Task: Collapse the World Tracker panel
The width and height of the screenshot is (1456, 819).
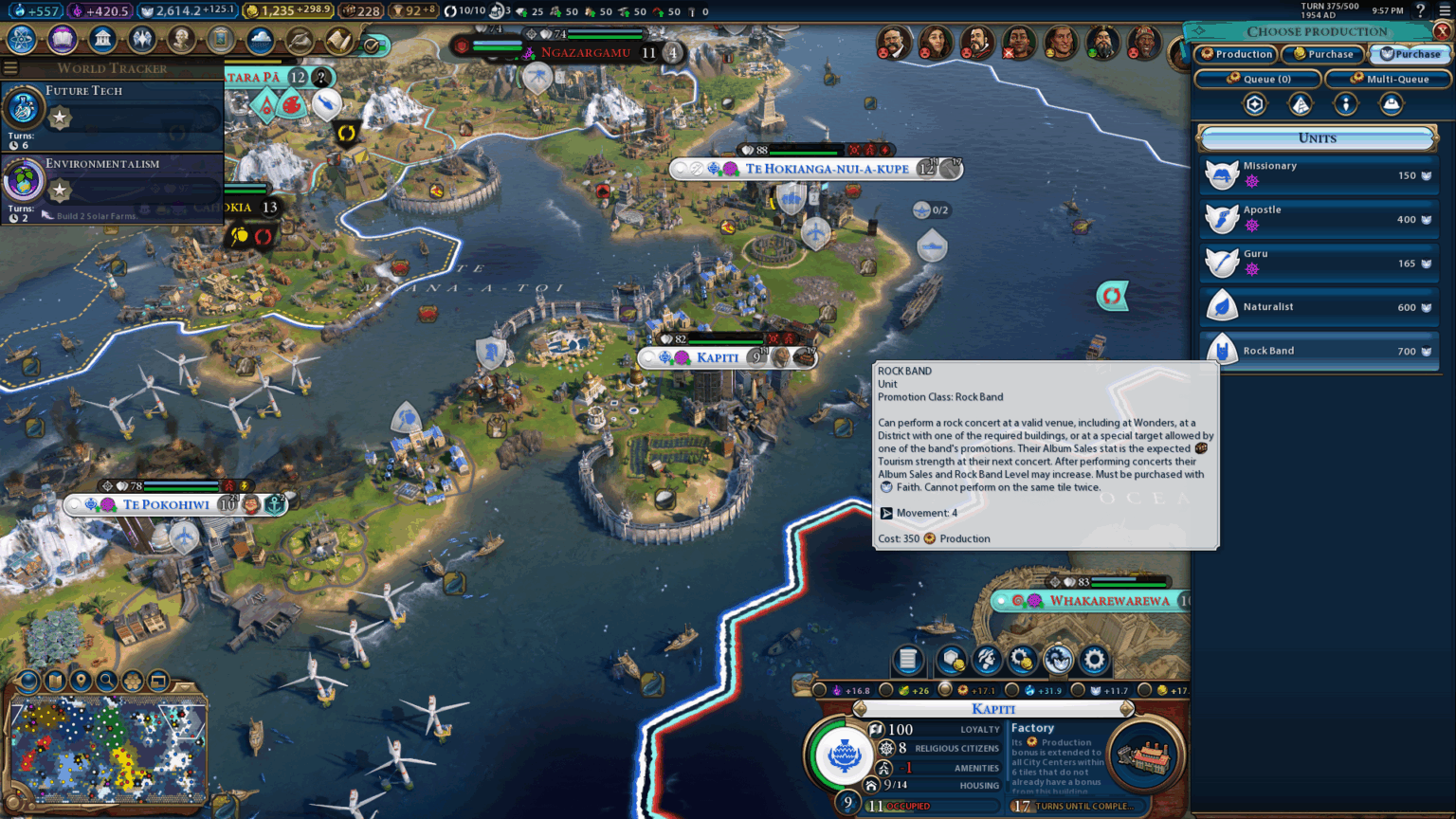Action: pos(9,67)
